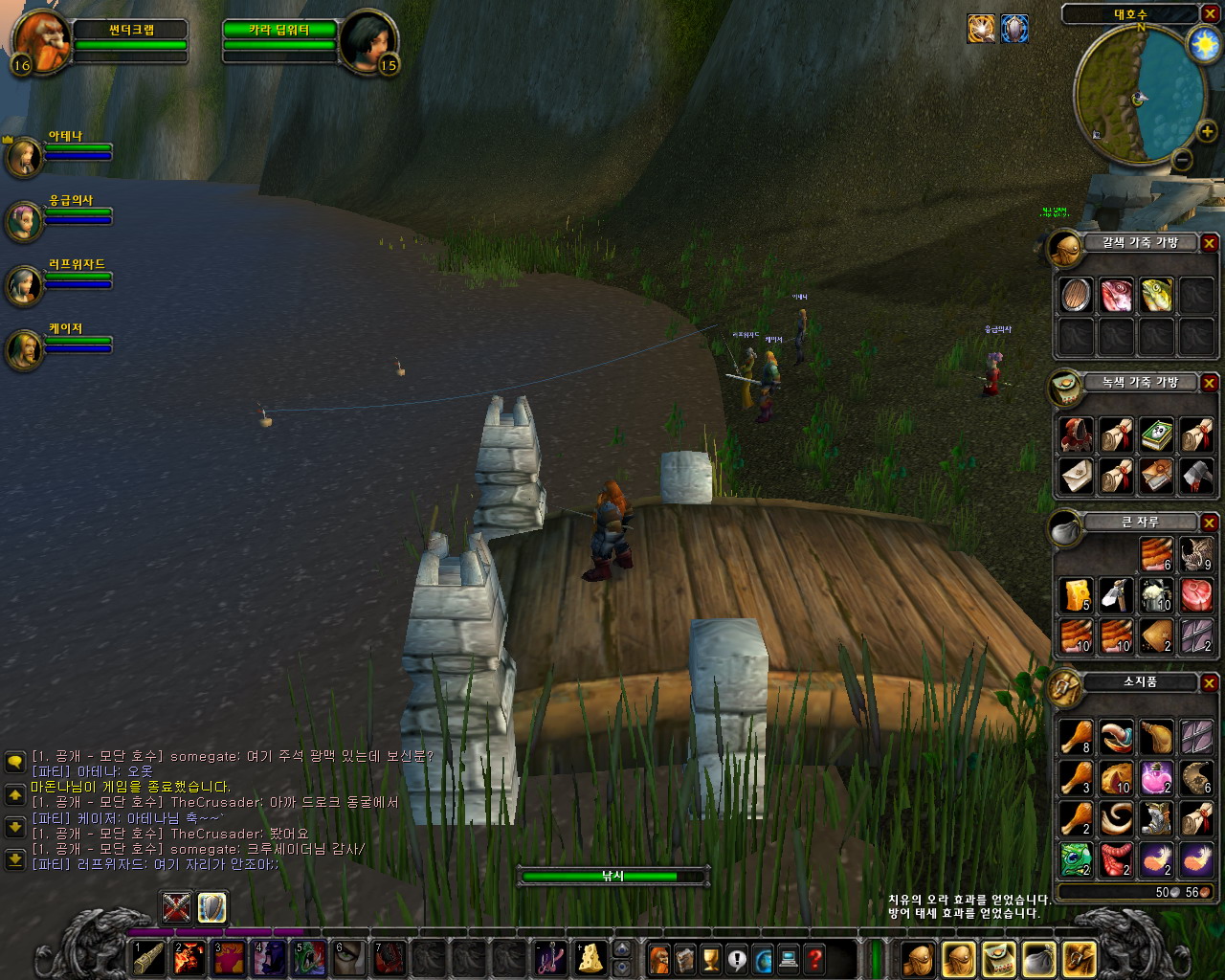This screenshot has height=980, width=1225.
Task: Select party member 케이저 portrait
Action: point(24,349)
